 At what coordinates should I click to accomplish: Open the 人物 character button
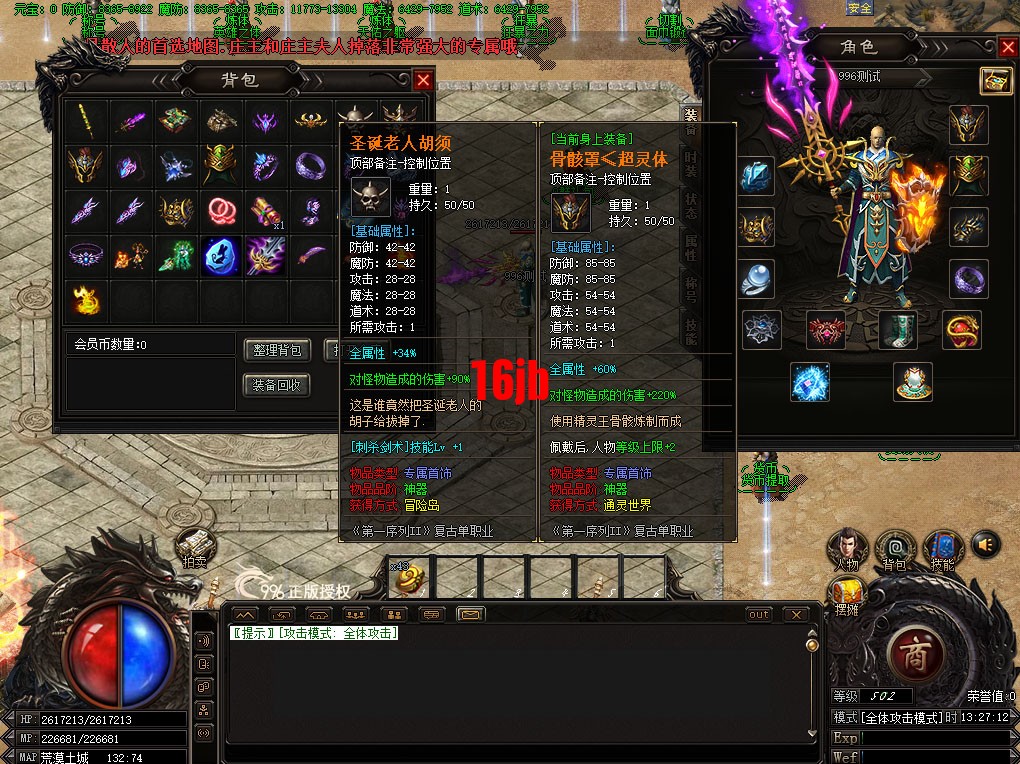(x=846, y=549)
